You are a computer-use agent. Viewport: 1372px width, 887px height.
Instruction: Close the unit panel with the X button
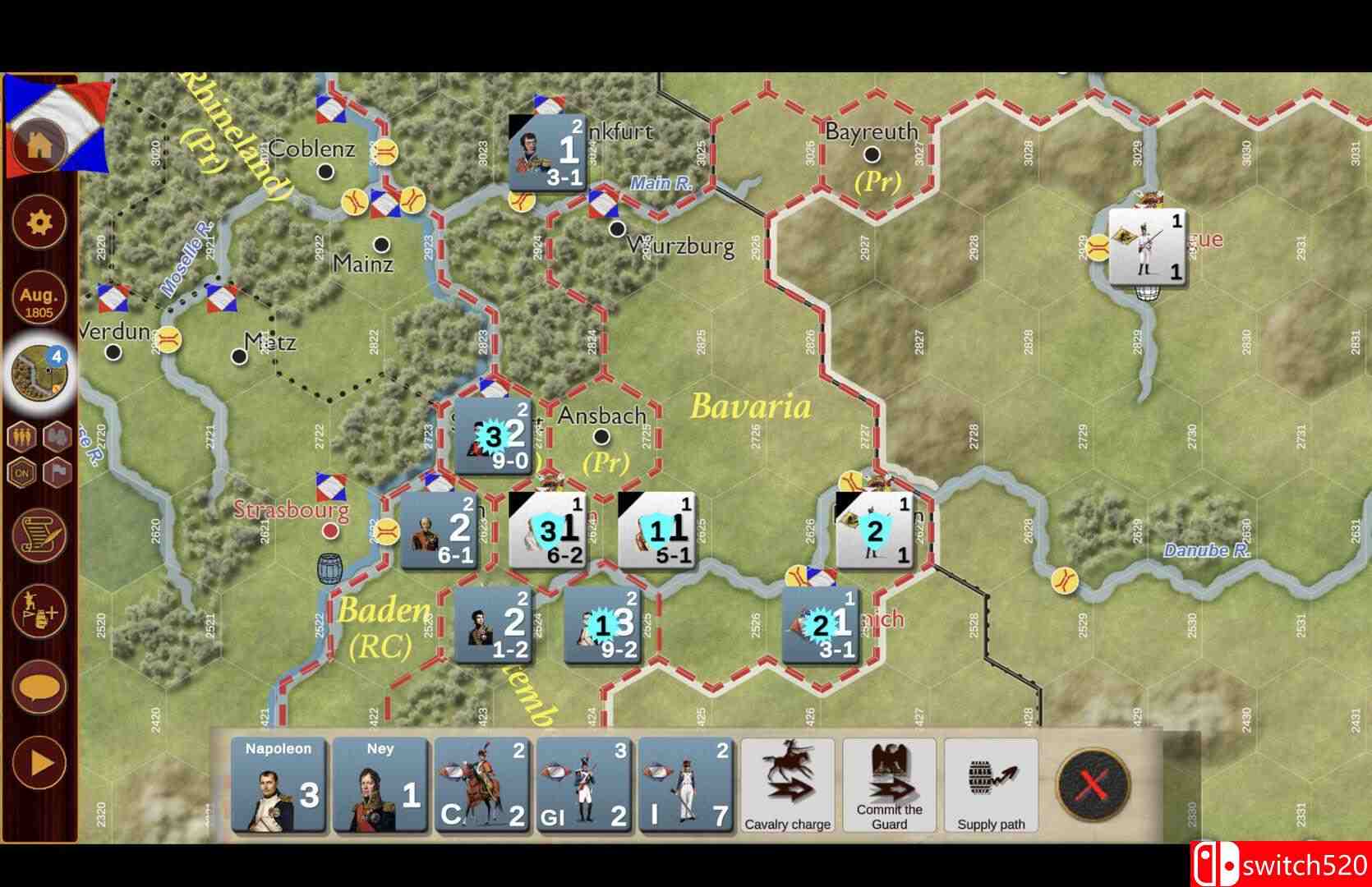(x=1092, y=784)
